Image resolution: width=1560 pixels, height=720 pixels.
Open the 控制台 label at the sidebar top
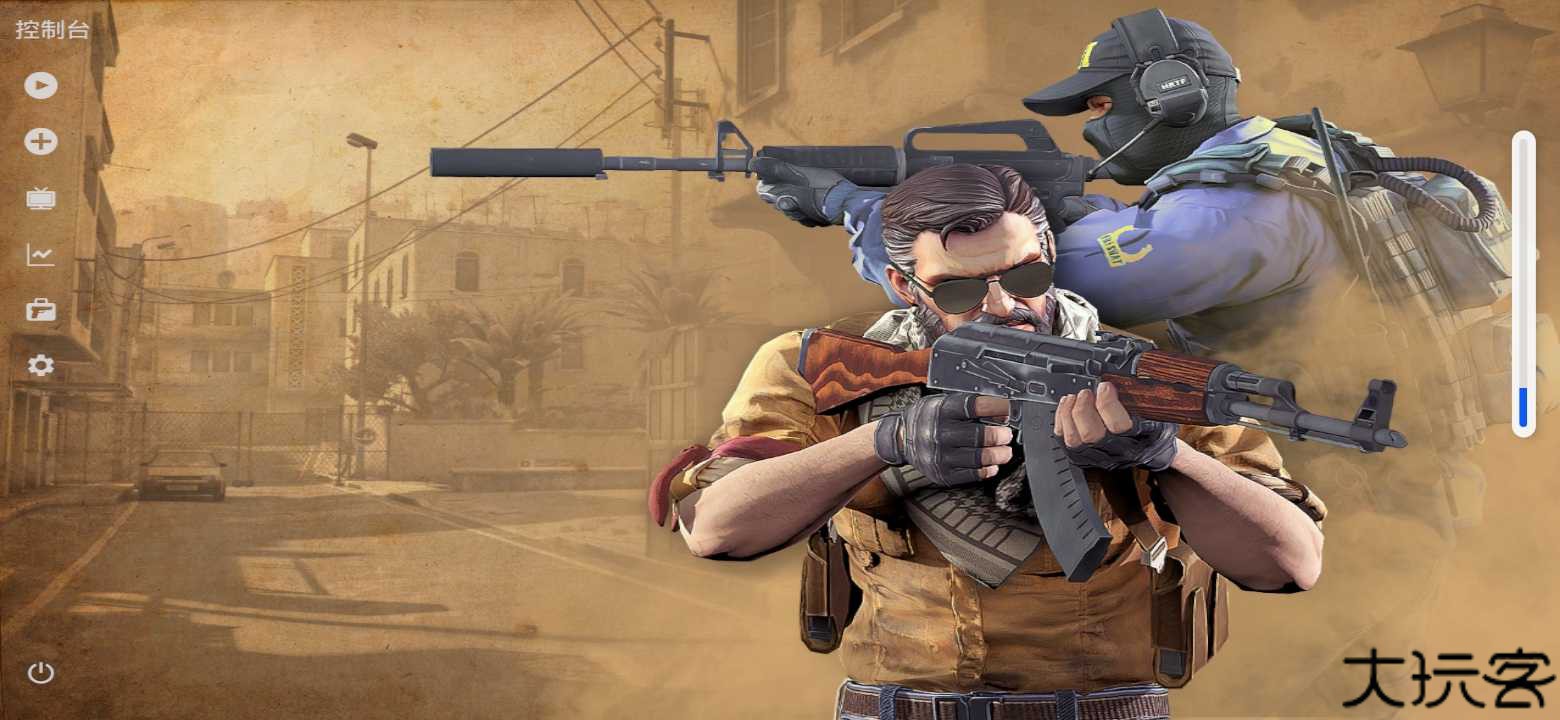pyautogui.click(x=52, y=30)
